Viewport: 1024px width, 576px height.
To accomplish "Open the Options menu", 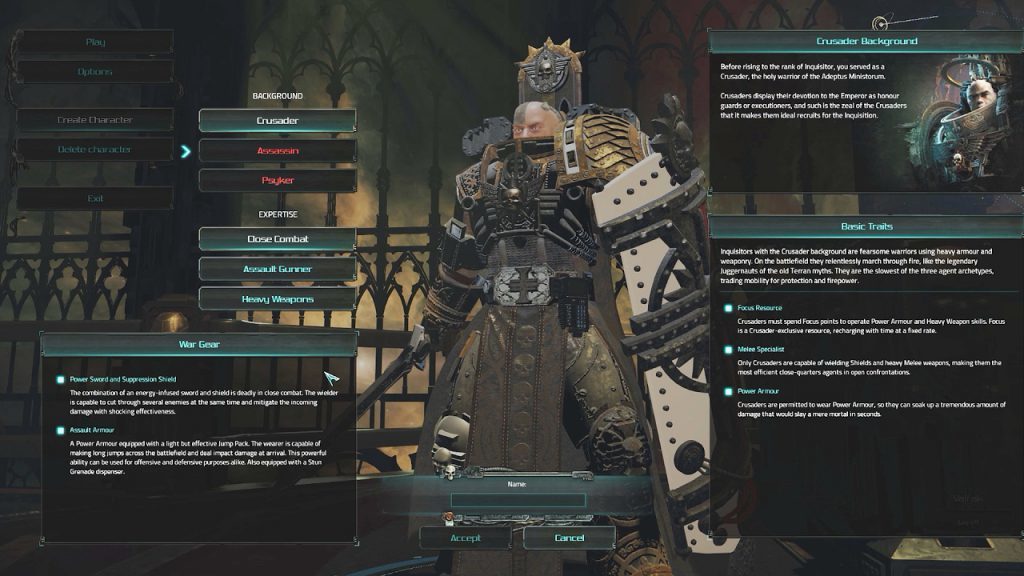I will coord(95,72).
